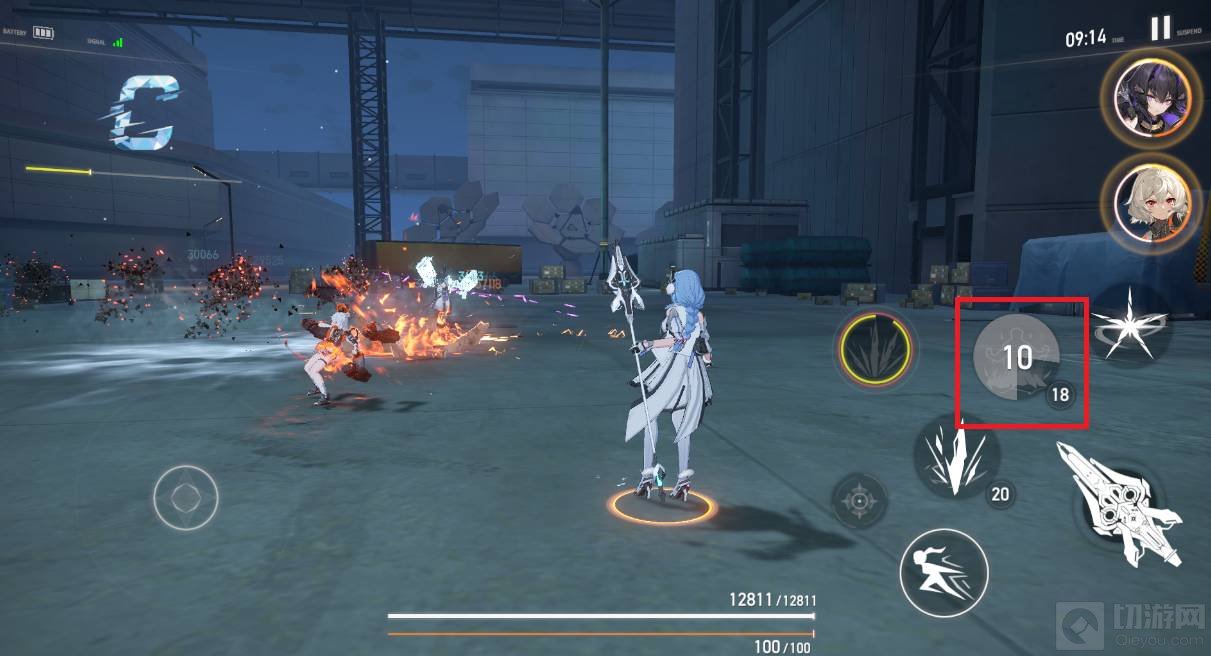Toggle the crosshair target lock button
This screenshot has width=1211, height=656.
click(860, 499)
